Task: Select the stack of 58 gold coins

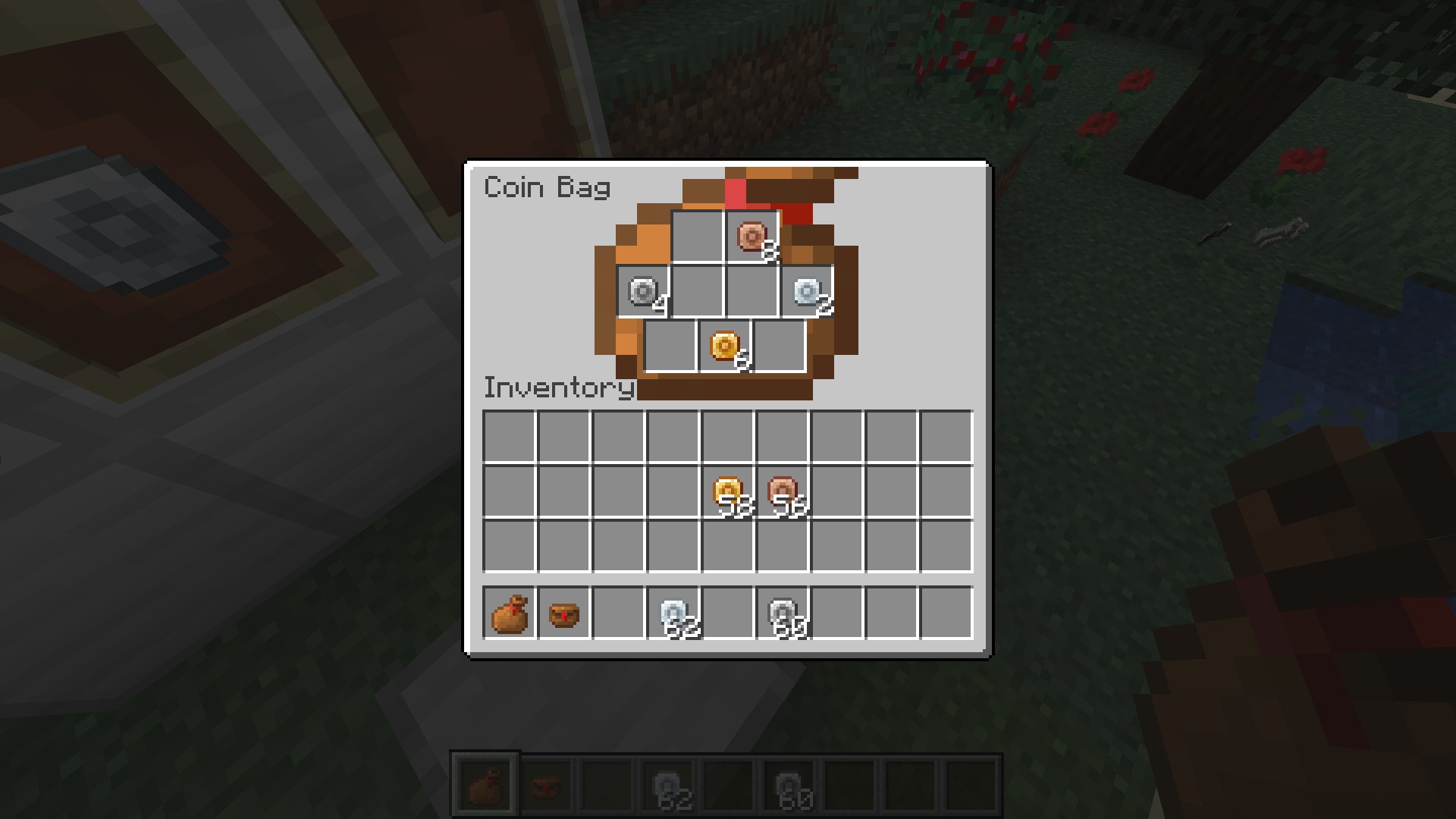Action: coord(728,492)
